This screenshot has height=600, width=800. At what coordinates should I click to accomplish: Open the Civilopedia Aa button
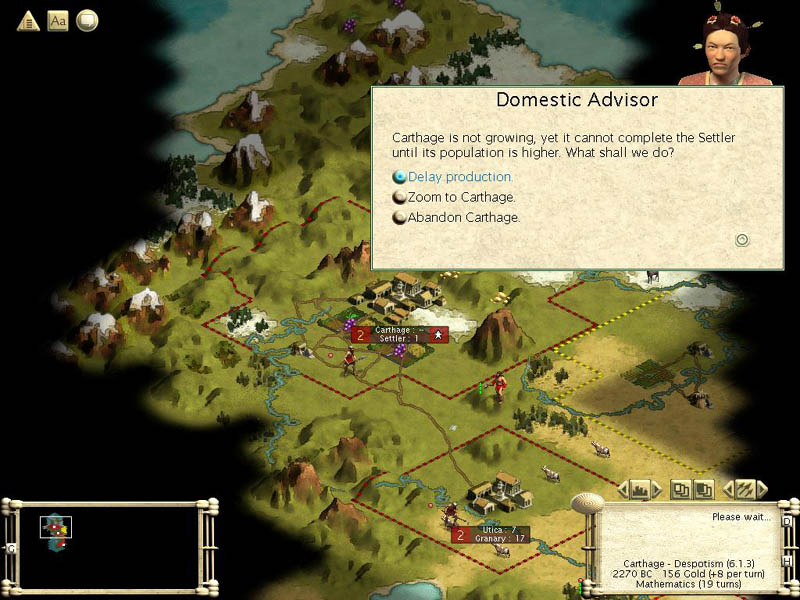(x=58, y=20)
